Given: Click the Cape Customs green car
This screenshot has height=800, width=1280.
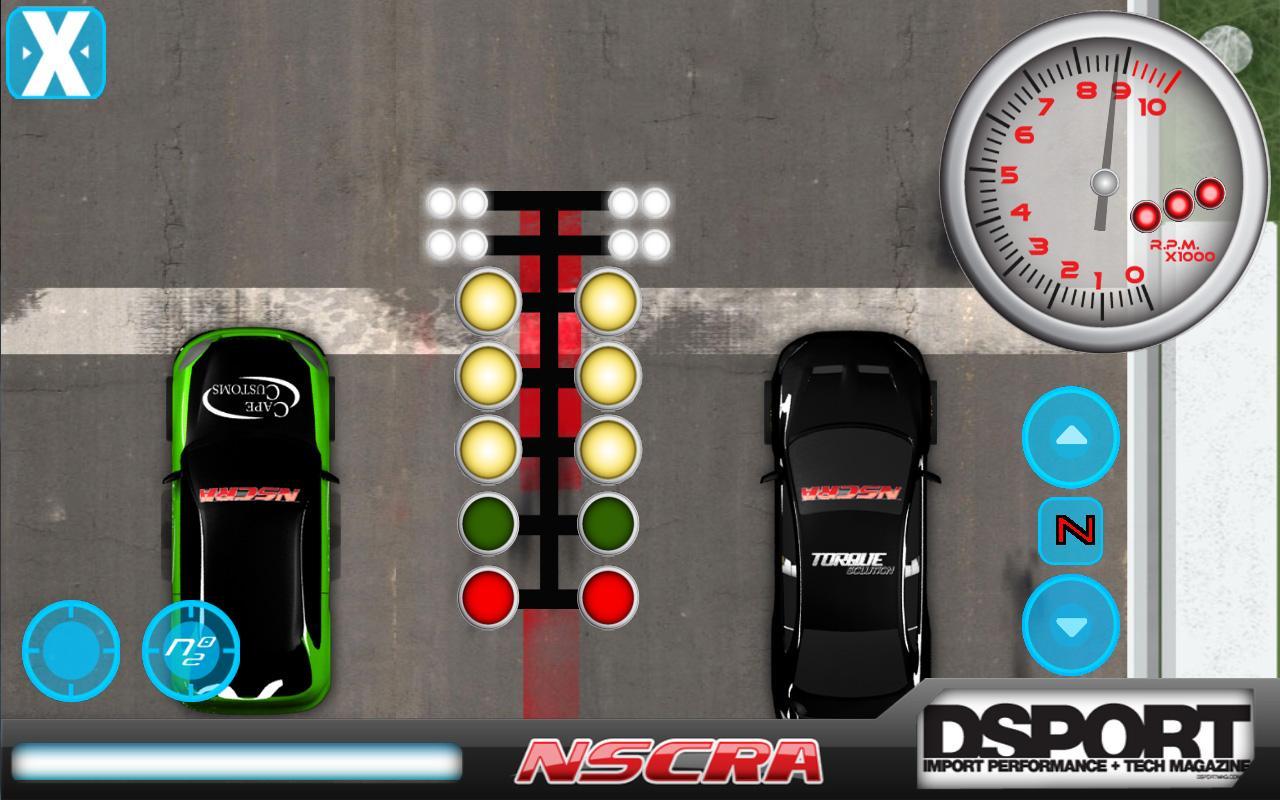Looking at the screenshot, I should coord(250,500).
